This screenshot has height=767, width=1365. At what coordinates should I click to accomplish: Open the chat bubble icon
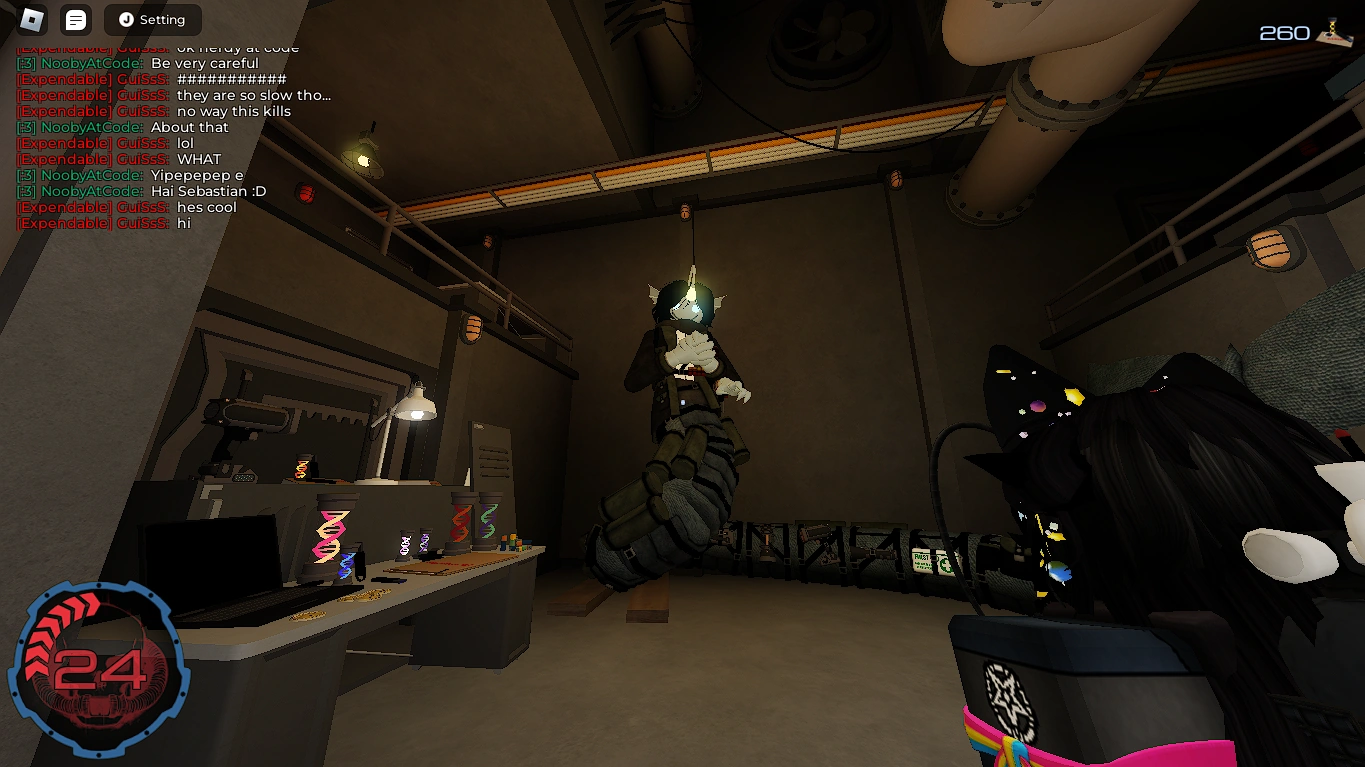[75, 20]
